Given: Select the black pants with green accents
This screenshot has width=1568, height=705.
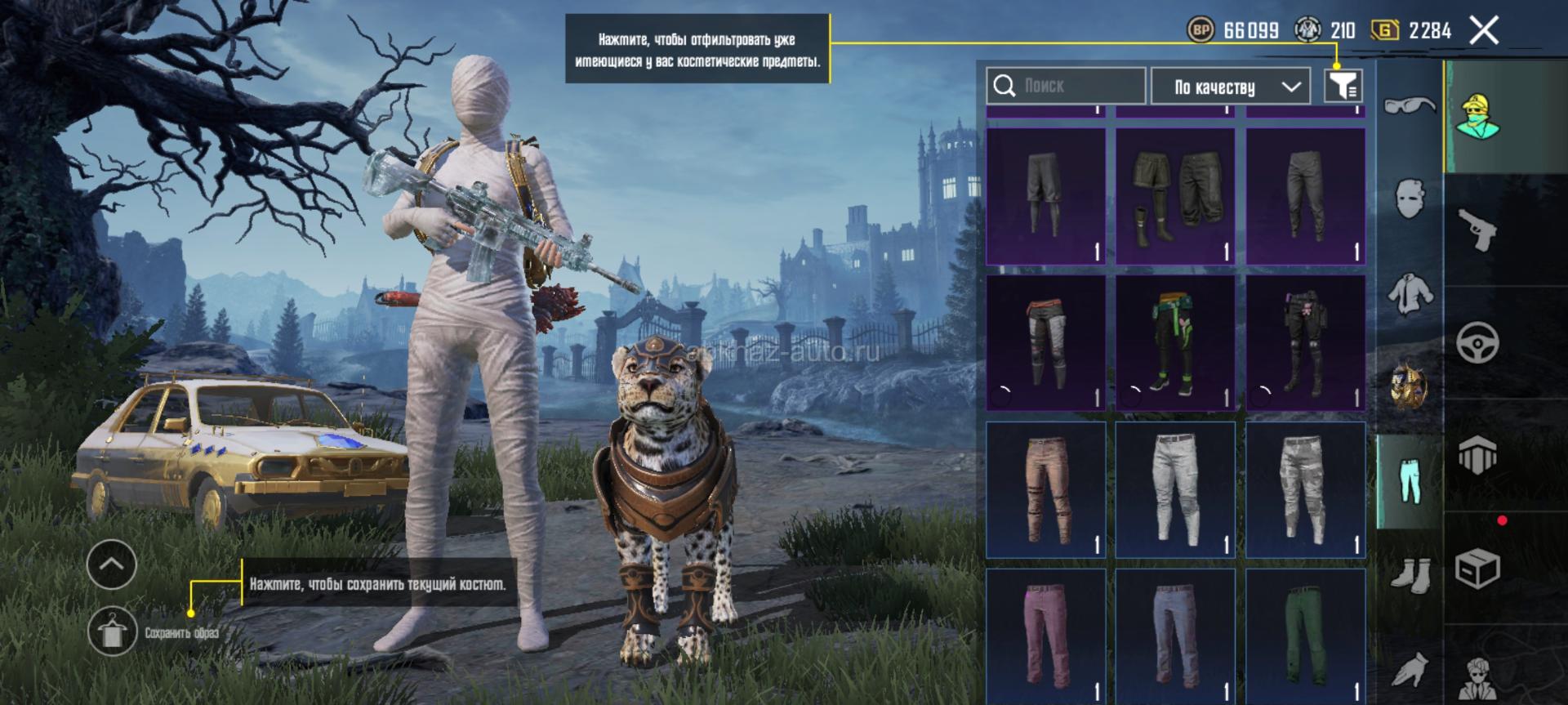Looking at the screenshot, I should (x=1174, y=343).
